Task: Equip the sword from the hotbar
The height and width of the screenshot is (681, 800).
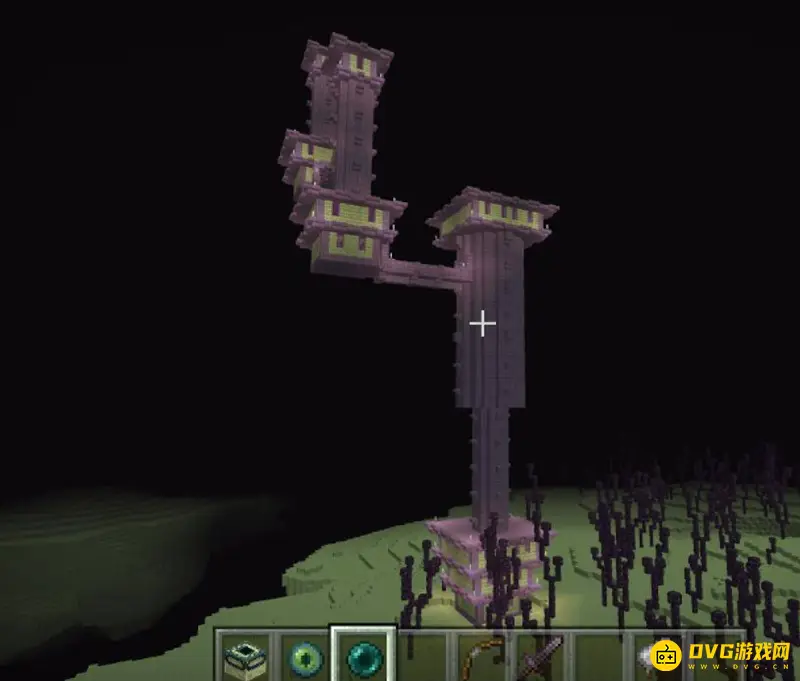Action: pos(542,658)
